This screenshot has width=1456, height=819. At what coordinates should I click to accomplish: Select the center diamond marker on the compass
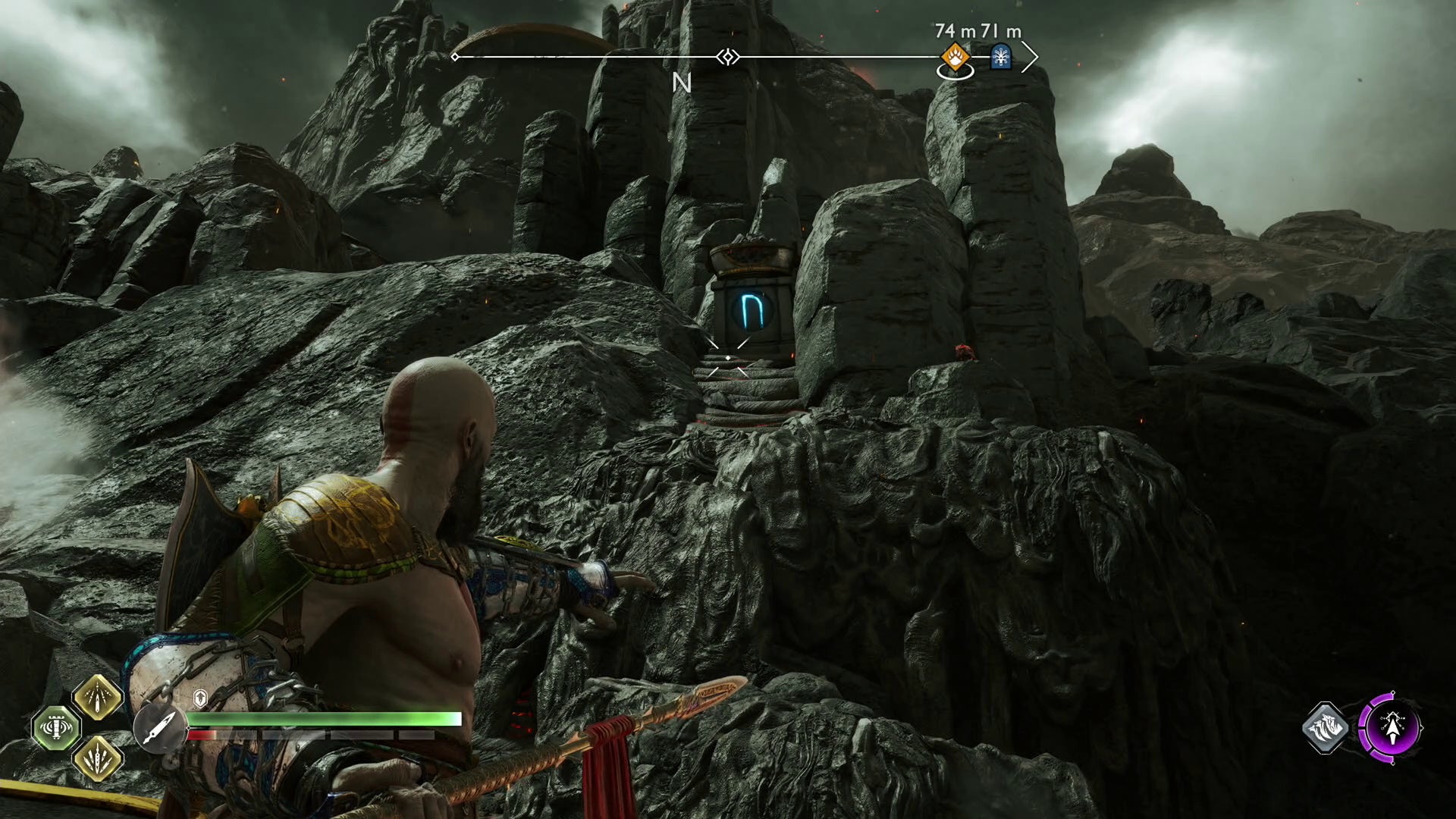tap(728, 57)
